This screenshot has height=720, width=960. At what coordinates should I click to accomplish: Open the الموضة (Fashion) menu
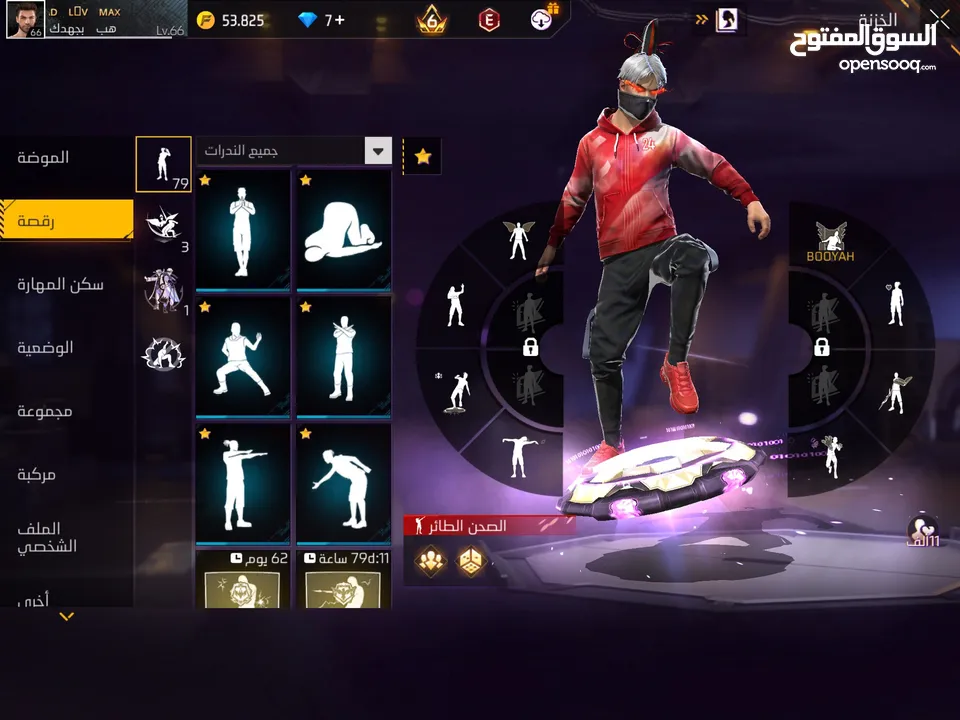point(45,158)
